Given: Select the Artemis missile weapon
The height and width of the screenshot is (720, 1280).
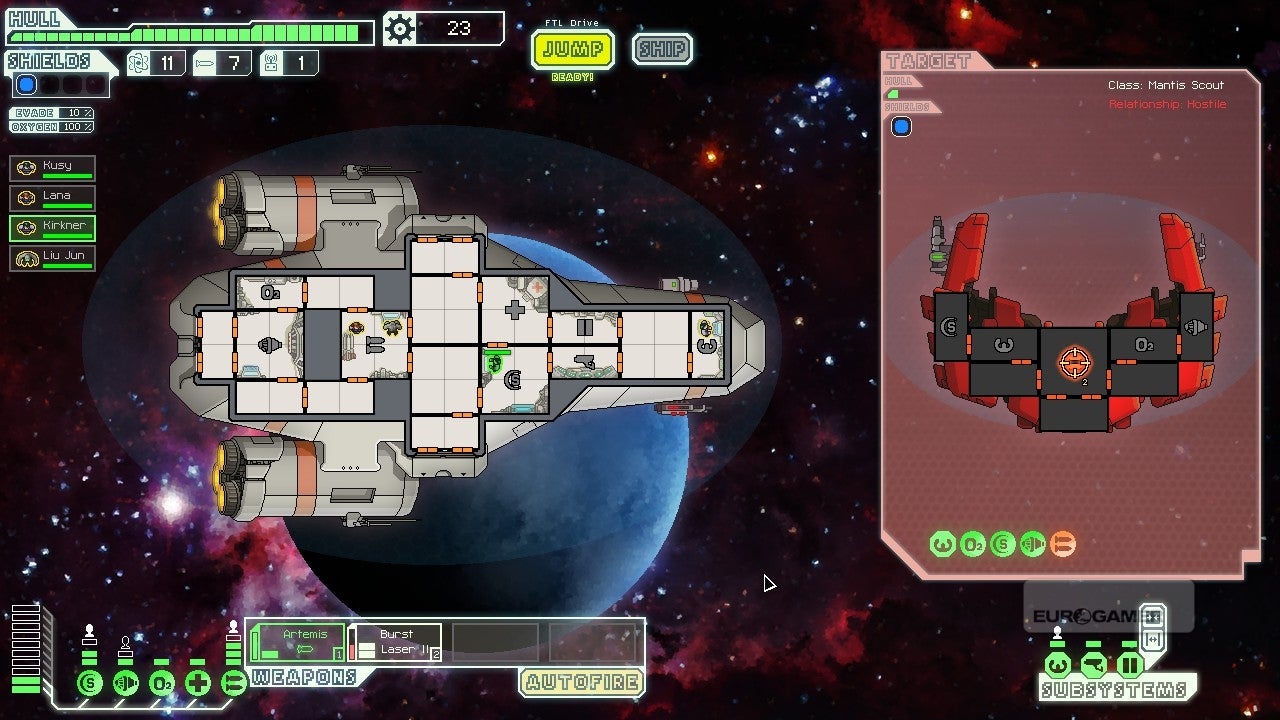Looking at the screenshot, I should 298,642.
